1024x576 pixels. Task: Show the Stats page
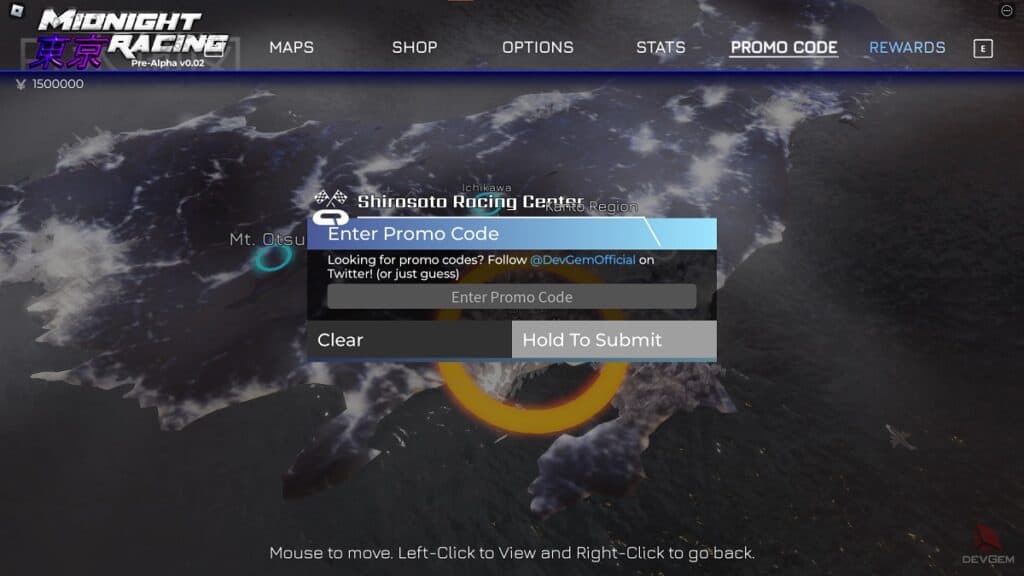(660, 47)
